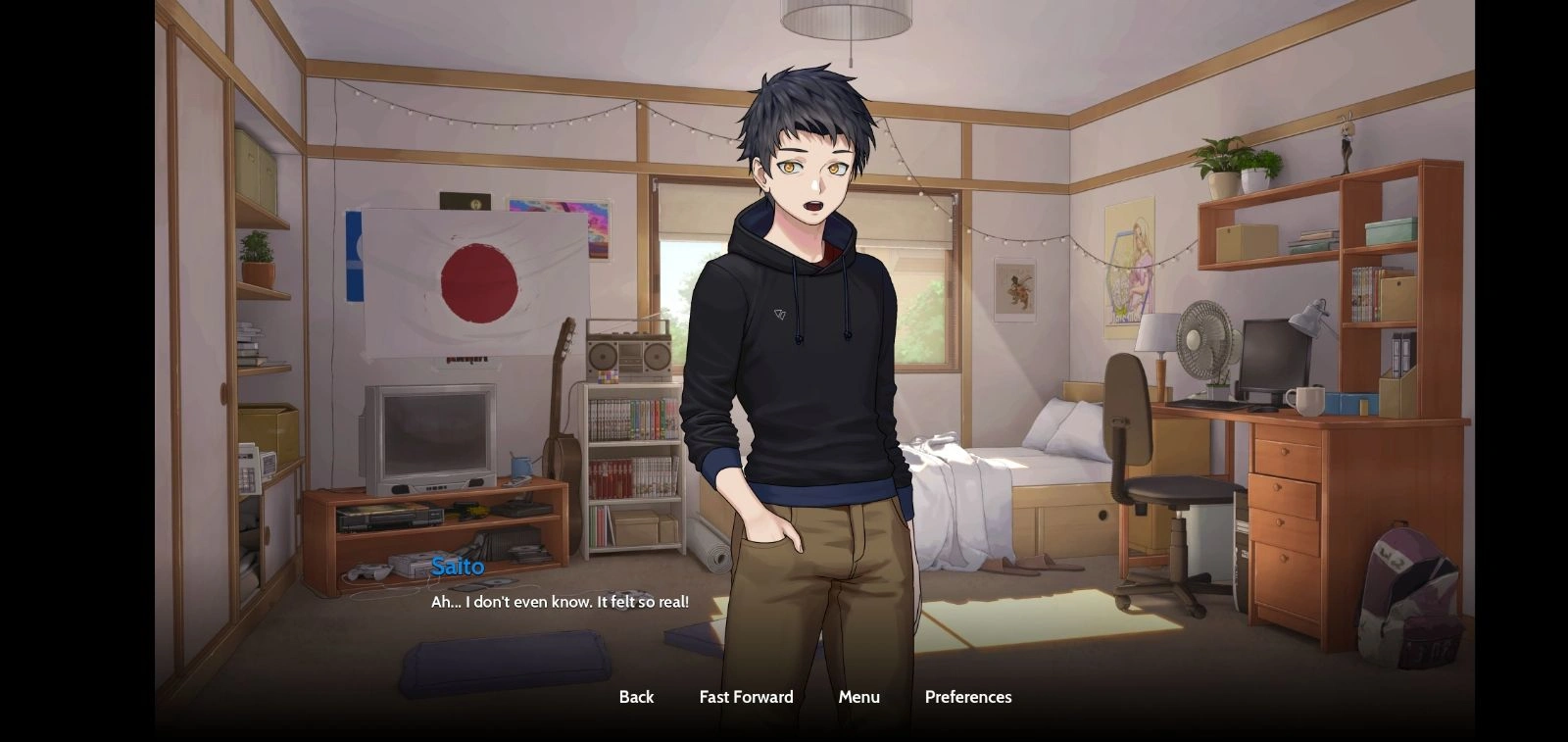Viewport: 1568px width, 742px height.
Task: Select the anime figurine on the top shelf
Action: tap(1347, 142)
